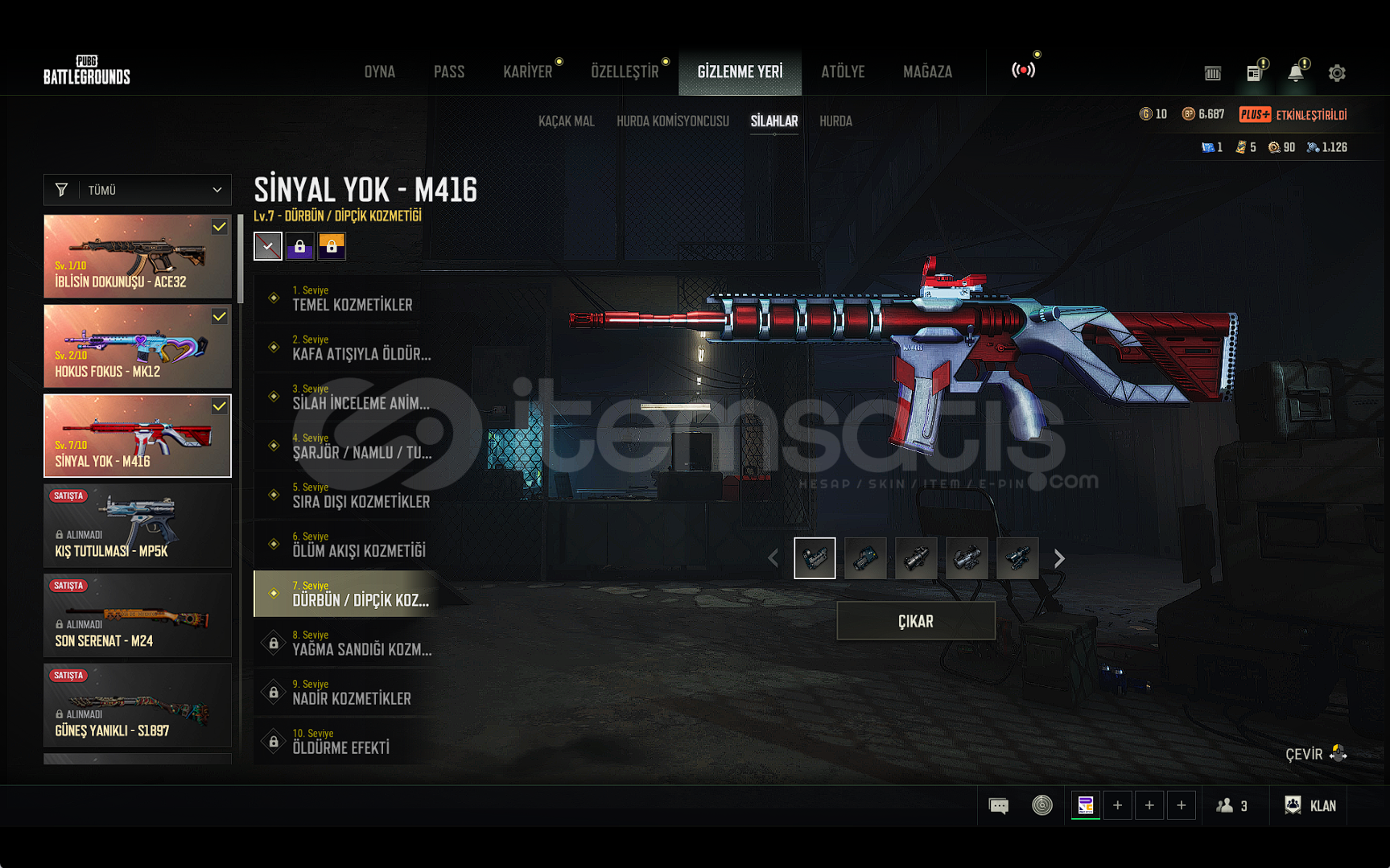1390x868 pixels.
Task: Go to the MAĞAZA store tab
Action: click(x=927, y=72)
